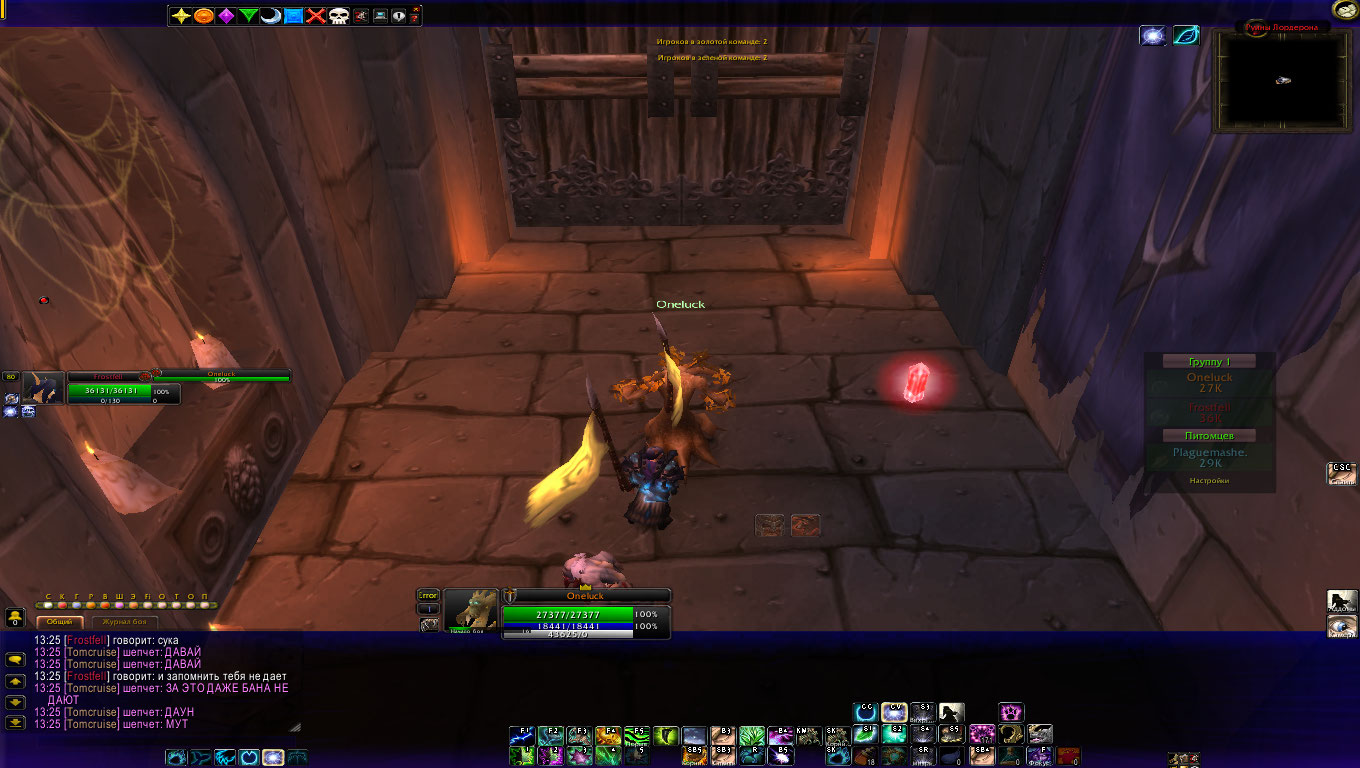Click the friends list button above chat
The height and width of the screenshot is (768, 1360).
tap(15, 618)
